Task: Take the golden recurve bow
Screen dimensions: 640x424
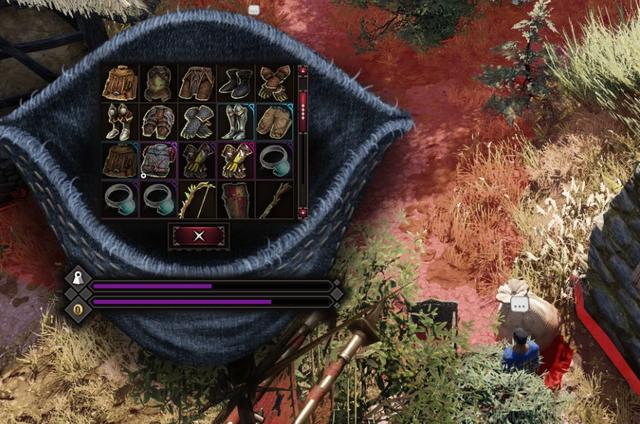Action: (197, 199)
